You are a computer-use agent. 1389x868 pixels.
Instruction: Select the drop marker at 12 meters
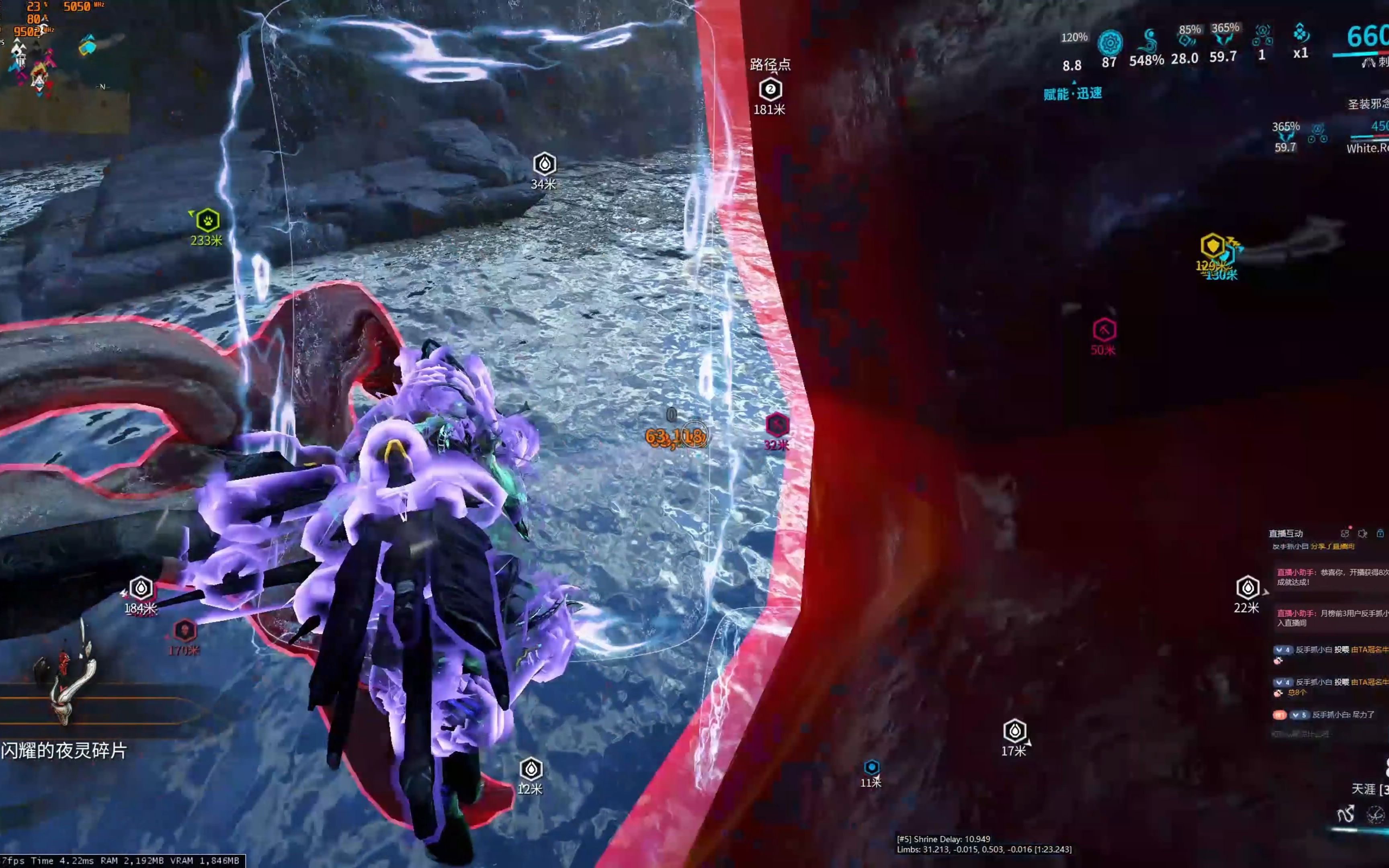(531, 769)
